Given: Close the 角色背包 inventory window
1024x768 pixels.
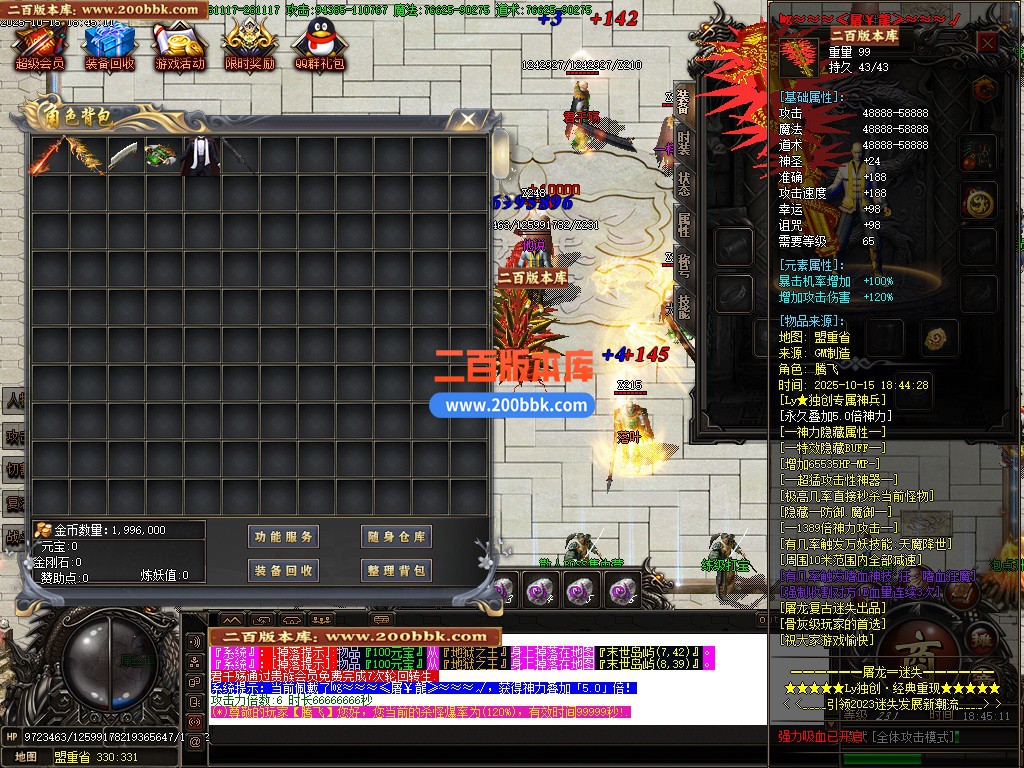Looking at the screenshot, I should click(467, 120).
